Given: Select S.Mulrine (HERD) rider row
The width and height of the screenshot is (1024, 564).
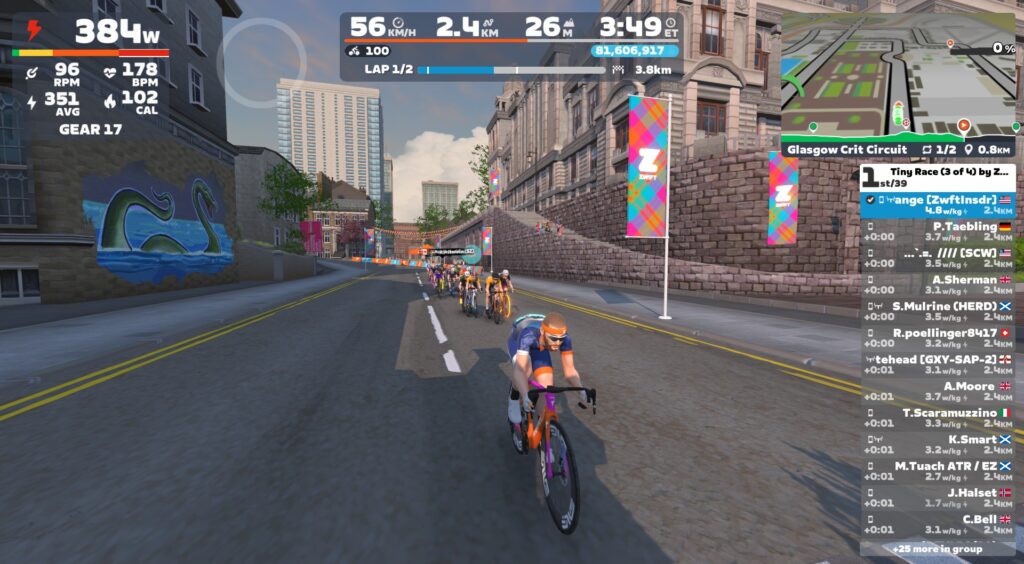Looking at the screenshot, I should pos(938,310).
